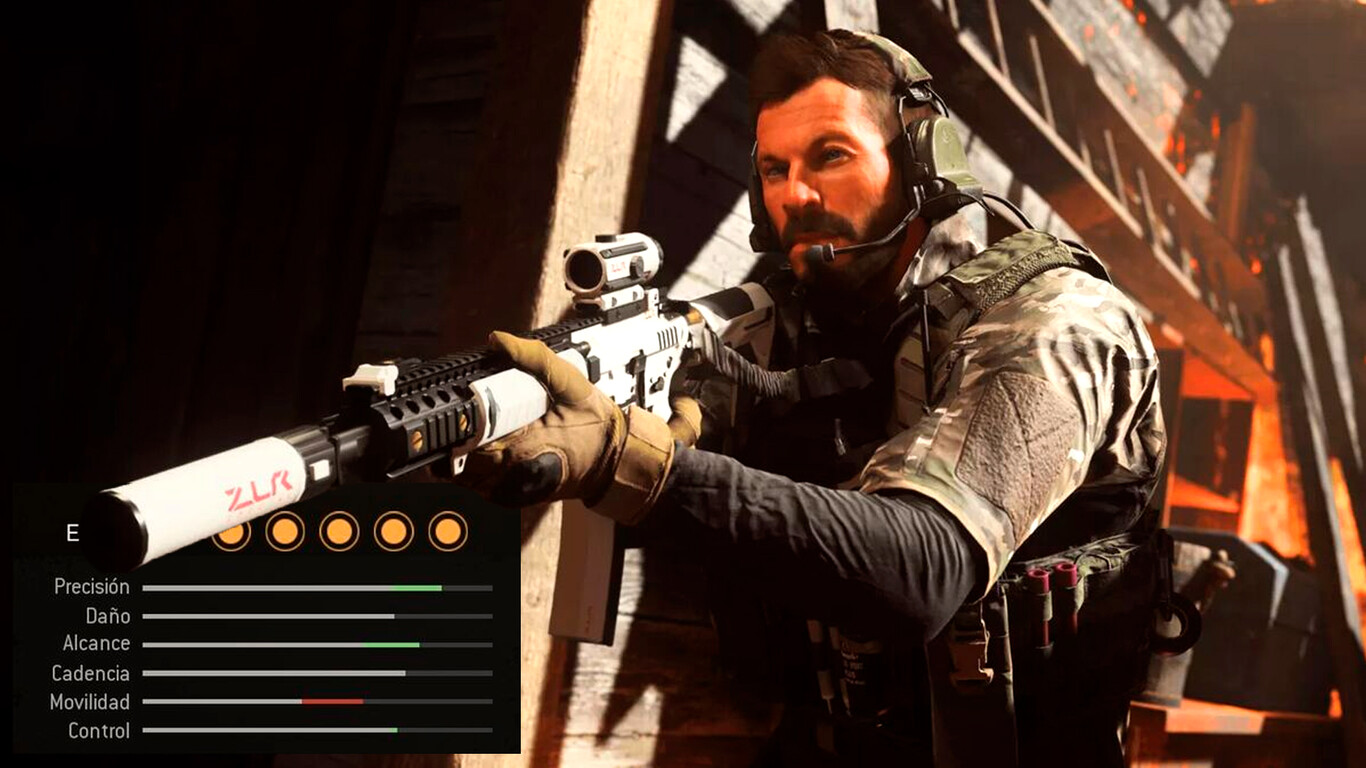Select the second orange rating circle
Image resolution: width=1366 pixels, height=768 pixels.
287,533
